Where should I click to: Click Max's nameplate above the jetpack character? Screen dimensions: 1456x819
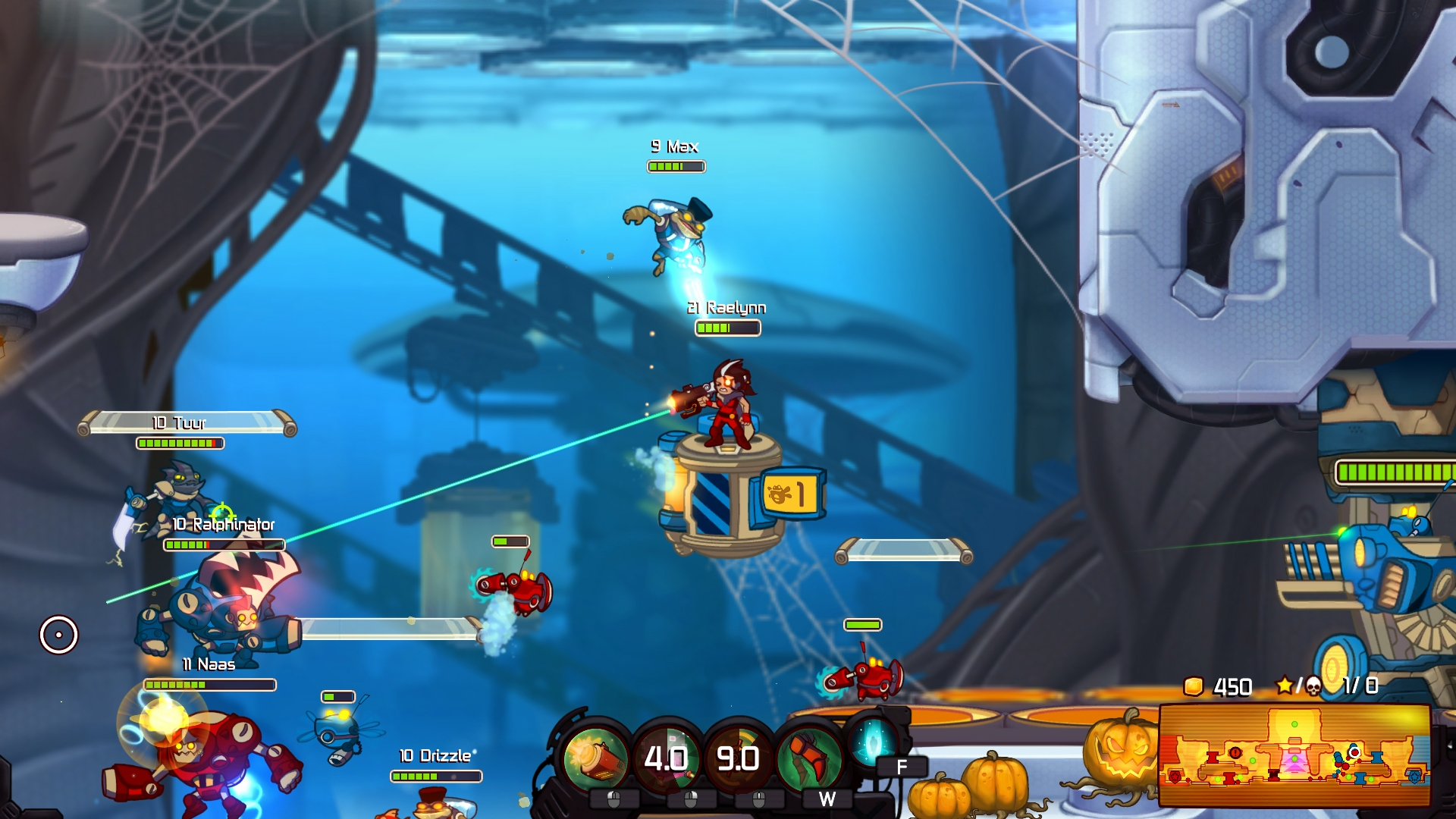pos(675,146)
